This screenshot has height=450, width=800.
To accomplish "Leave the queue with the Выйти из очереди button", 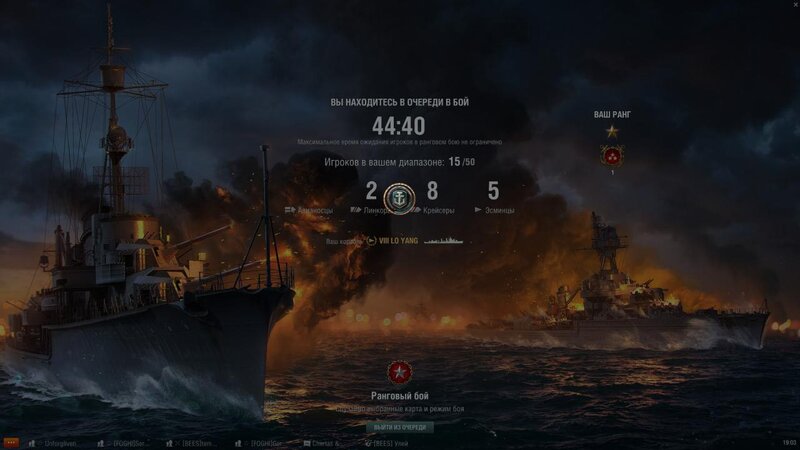I will pos(399,427).
